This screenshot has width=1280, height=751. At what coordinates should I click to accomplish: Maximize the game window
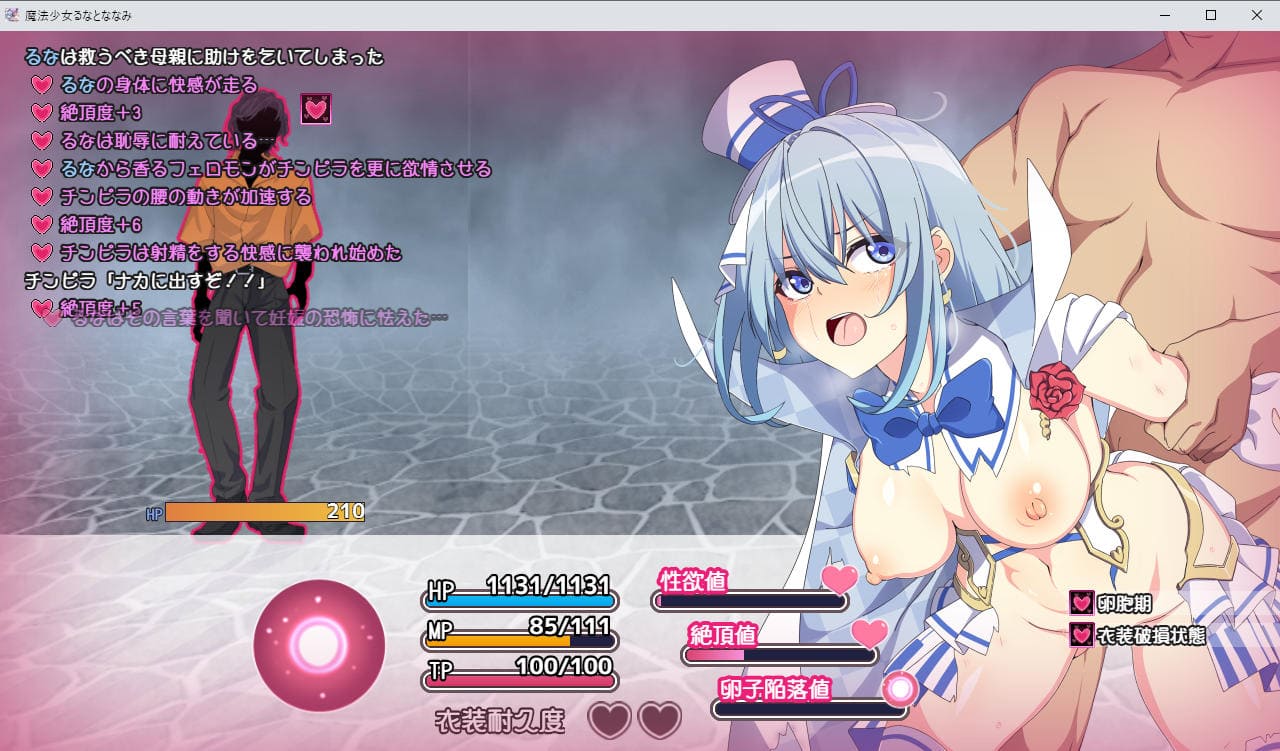click(1211, 15)
